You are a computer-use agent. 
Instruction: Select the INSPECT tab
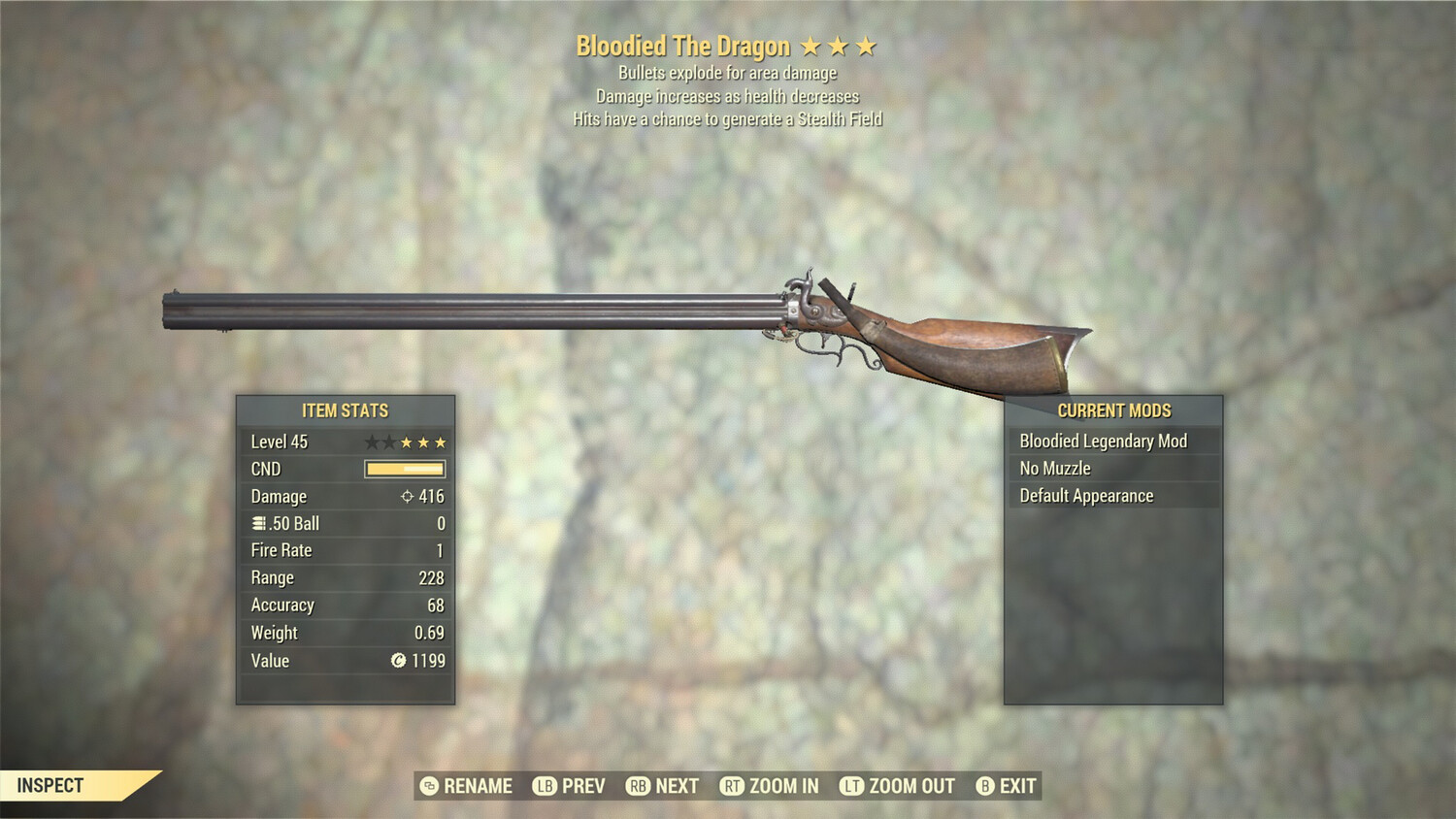[49, 786]
